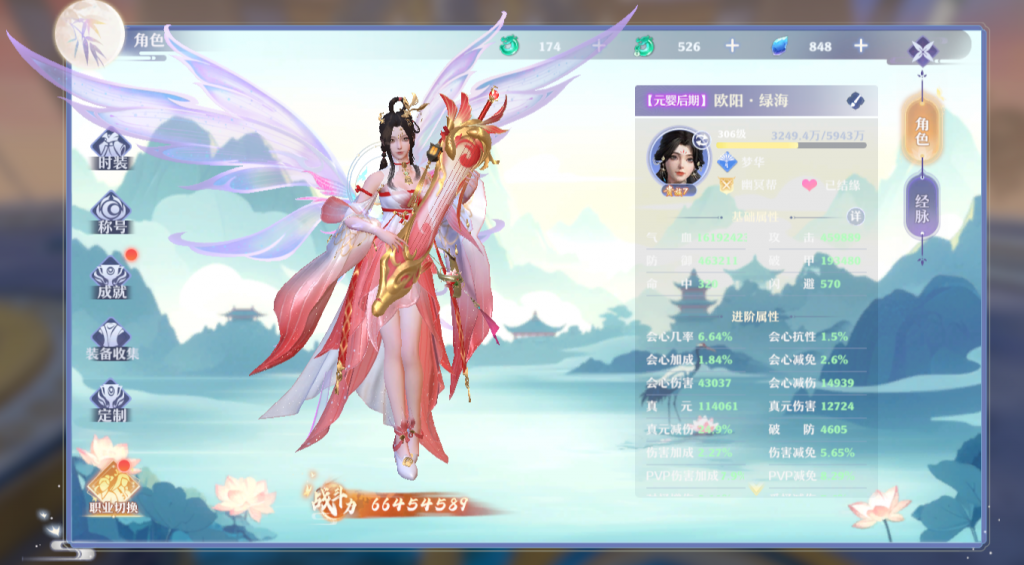The height and width of the screenshot is (565, 1024).
Task: Add more of the 526 jade currency
Action: 732,46
